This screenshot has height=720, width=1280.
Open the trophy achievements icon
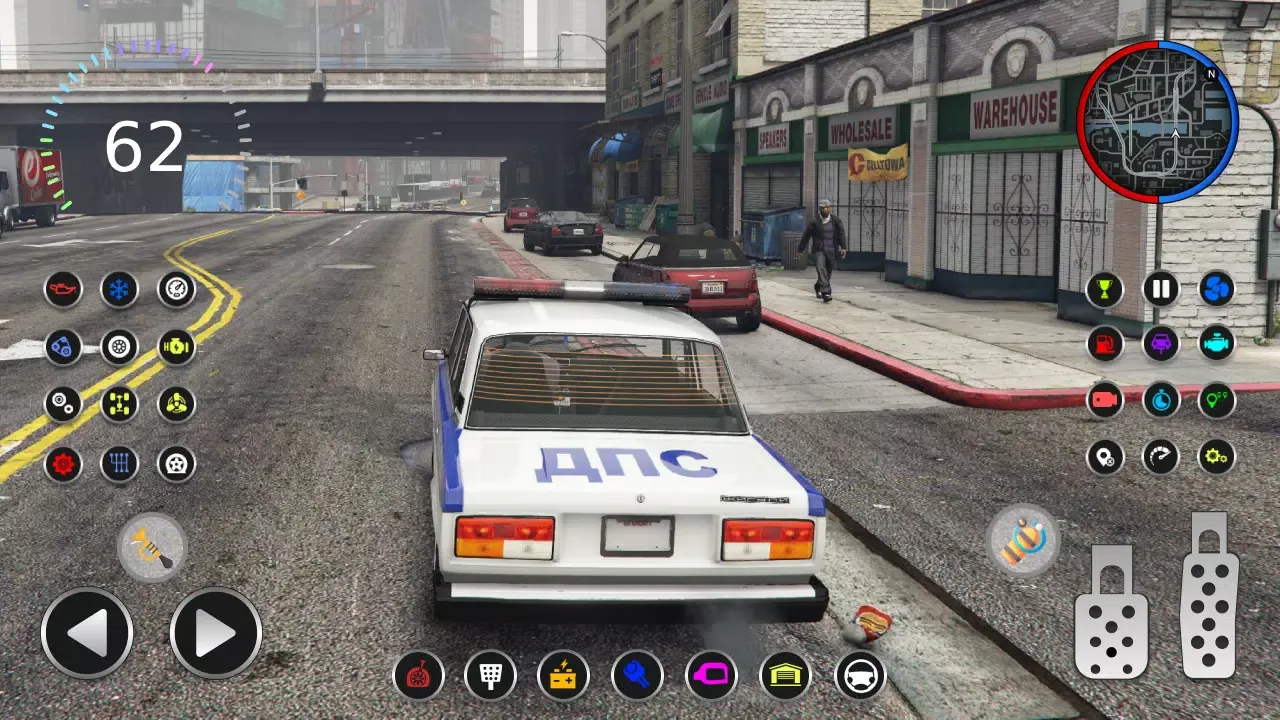[x=1104, y=289]
